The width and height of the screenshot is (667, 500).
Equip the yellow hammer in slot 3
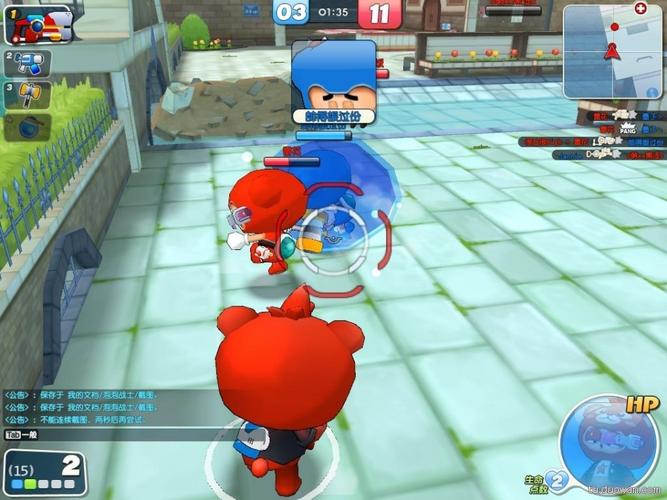tap(27, 96)
